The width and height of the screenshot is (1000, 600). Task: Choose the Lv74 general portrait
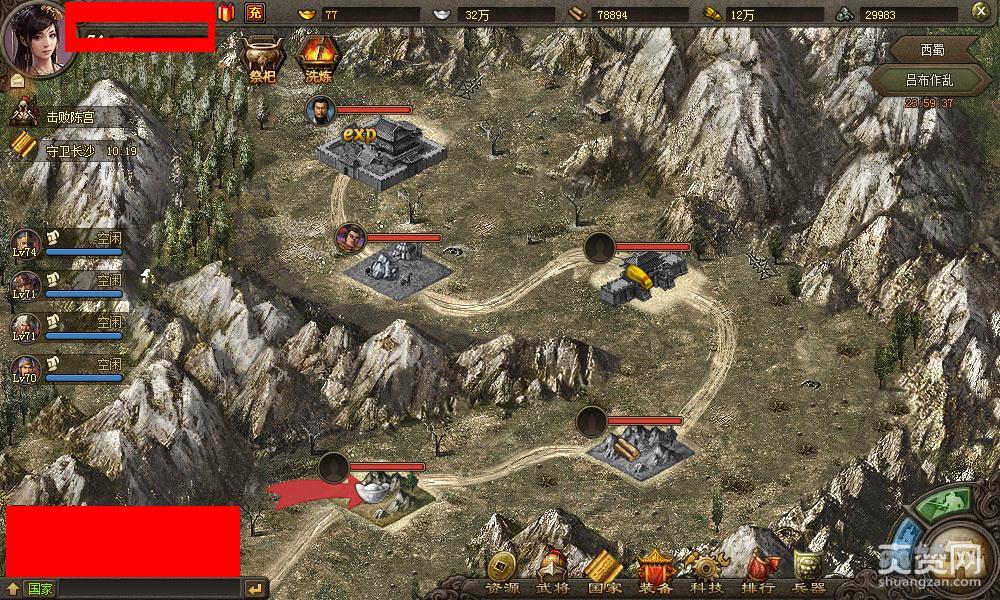[x=26, y=245]
